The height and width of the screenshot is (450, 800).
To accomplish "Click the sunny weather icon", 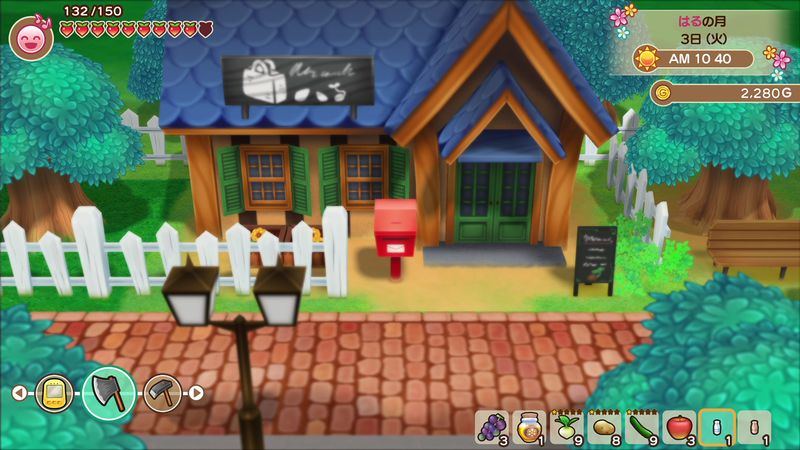I will point(650,59).
